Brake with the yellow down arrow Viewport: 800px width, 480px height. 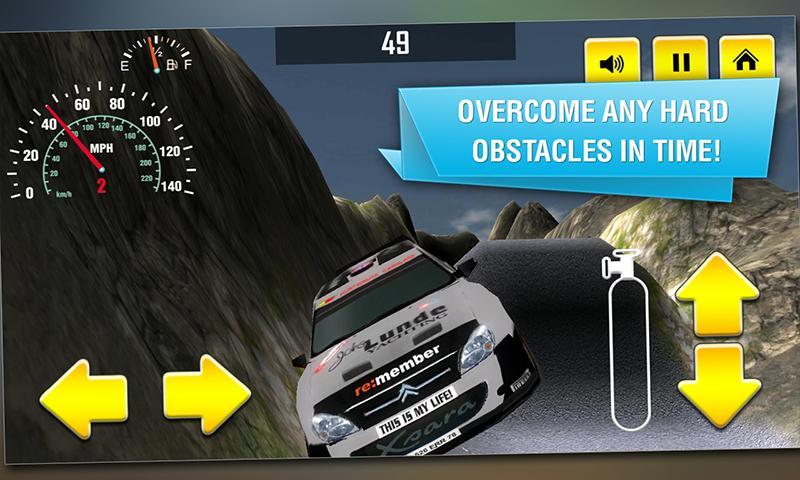(719, 383)
